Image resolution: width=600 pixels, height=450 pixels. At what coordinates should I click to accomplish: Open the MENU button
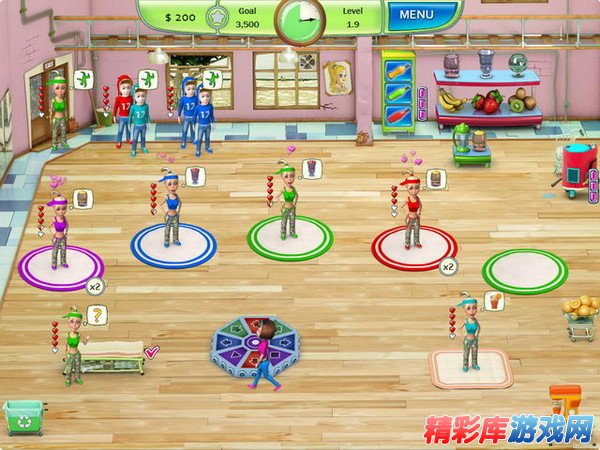pyautogui.click(x=418, y=15)
